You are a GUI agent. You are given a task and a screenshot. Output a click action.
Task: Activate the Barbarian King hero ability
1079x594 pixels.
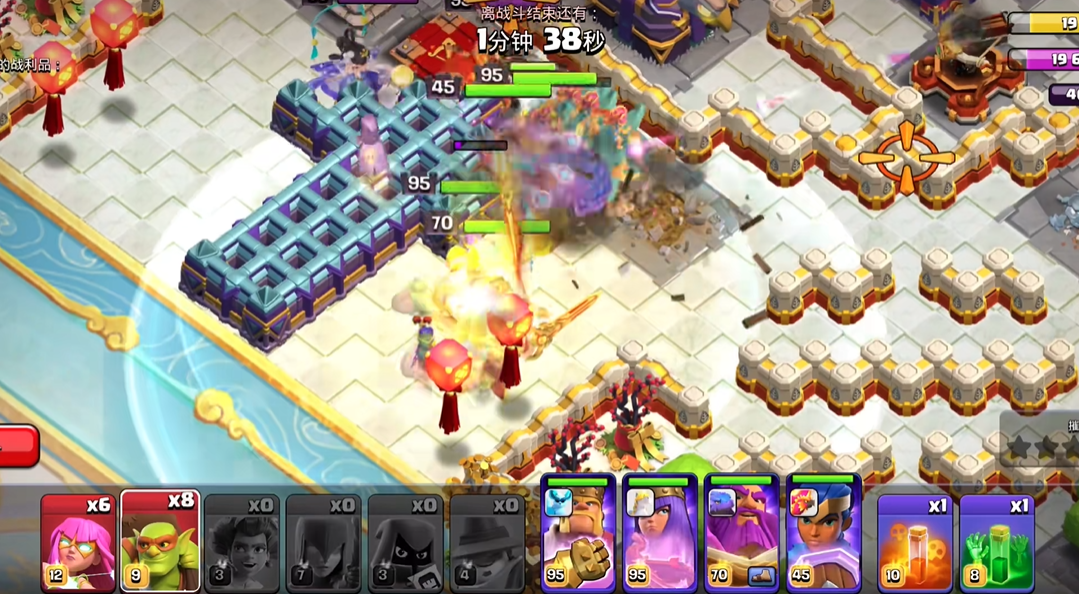pos(578,533)
